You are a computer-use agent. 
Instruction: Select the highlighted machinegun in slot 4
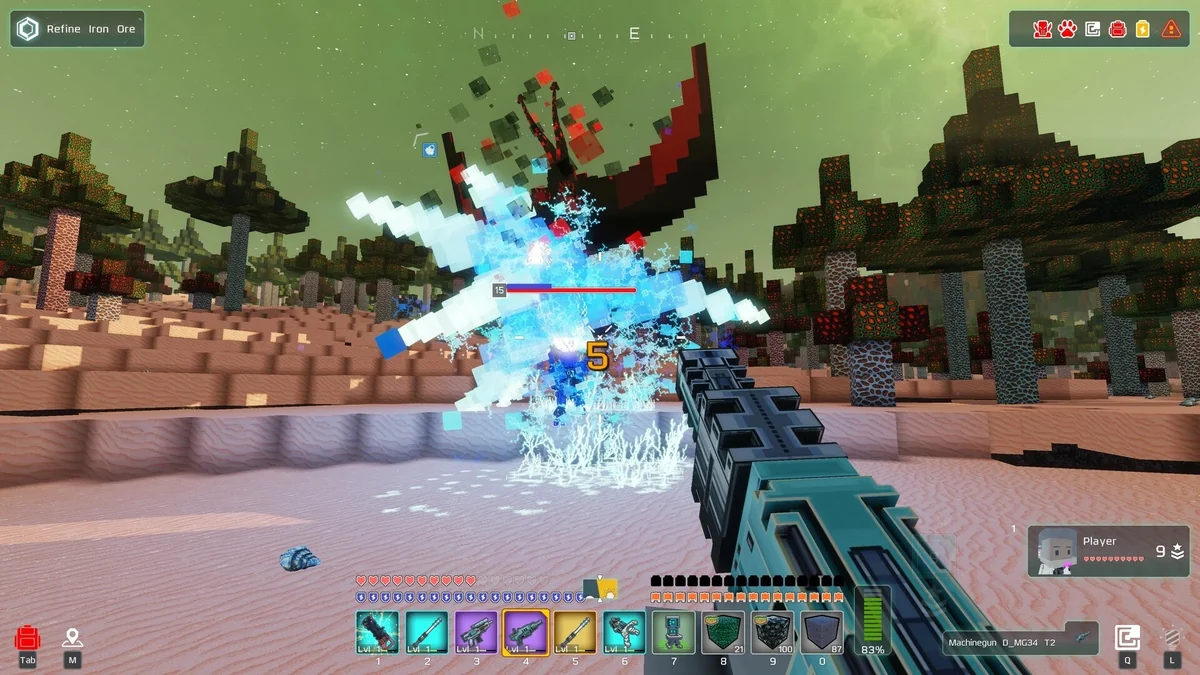525,632
